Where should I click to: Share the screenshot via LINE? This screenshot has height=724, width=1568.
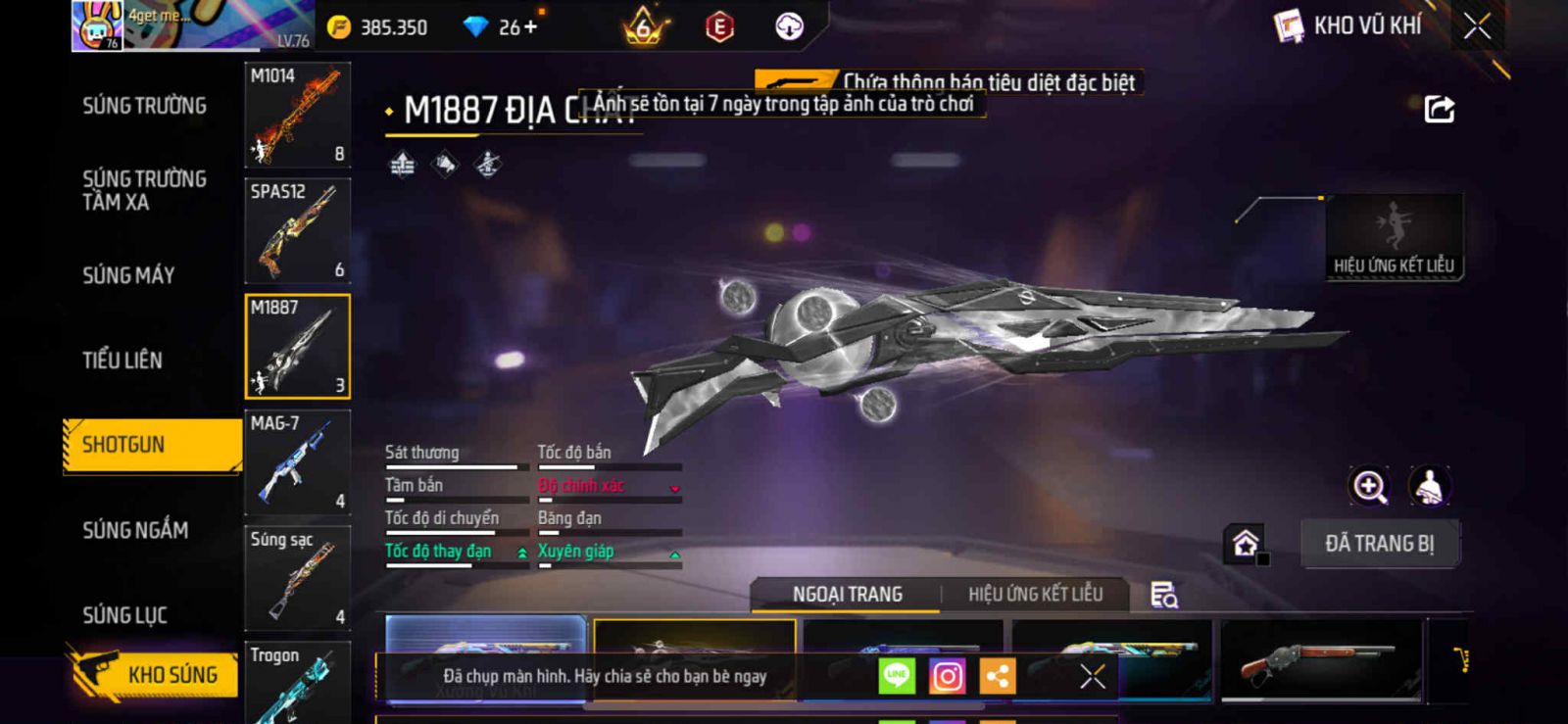click(x=897, y=676)
